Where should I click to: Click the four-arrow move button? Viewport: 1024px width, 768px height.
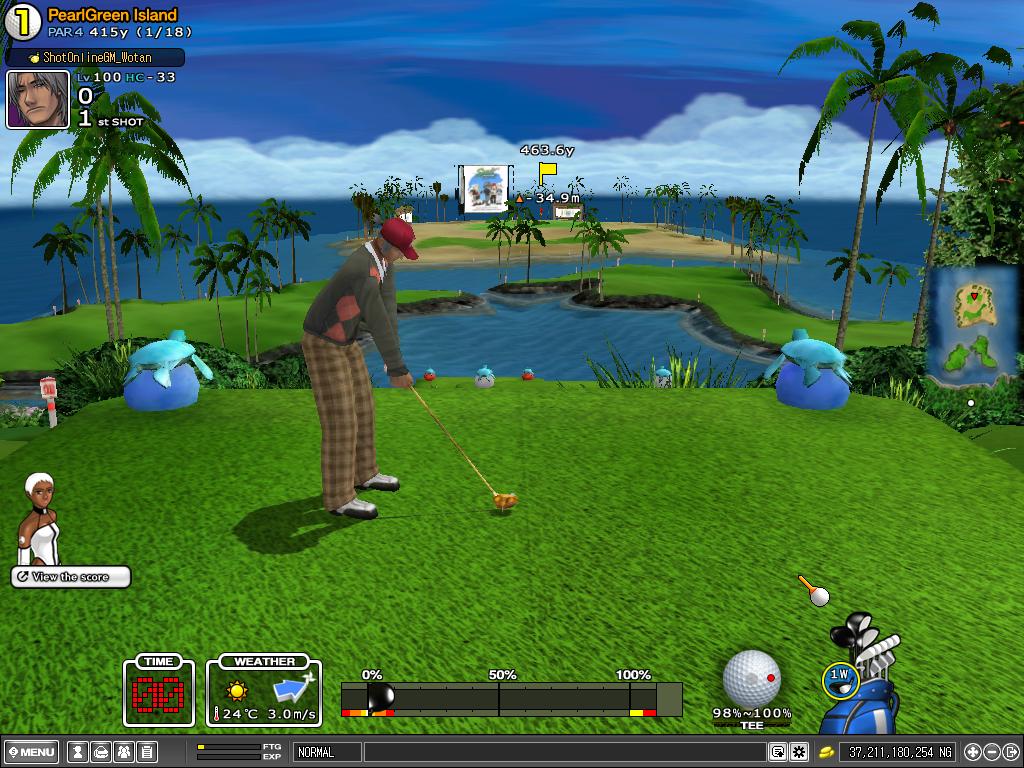(x=972, y=752)
